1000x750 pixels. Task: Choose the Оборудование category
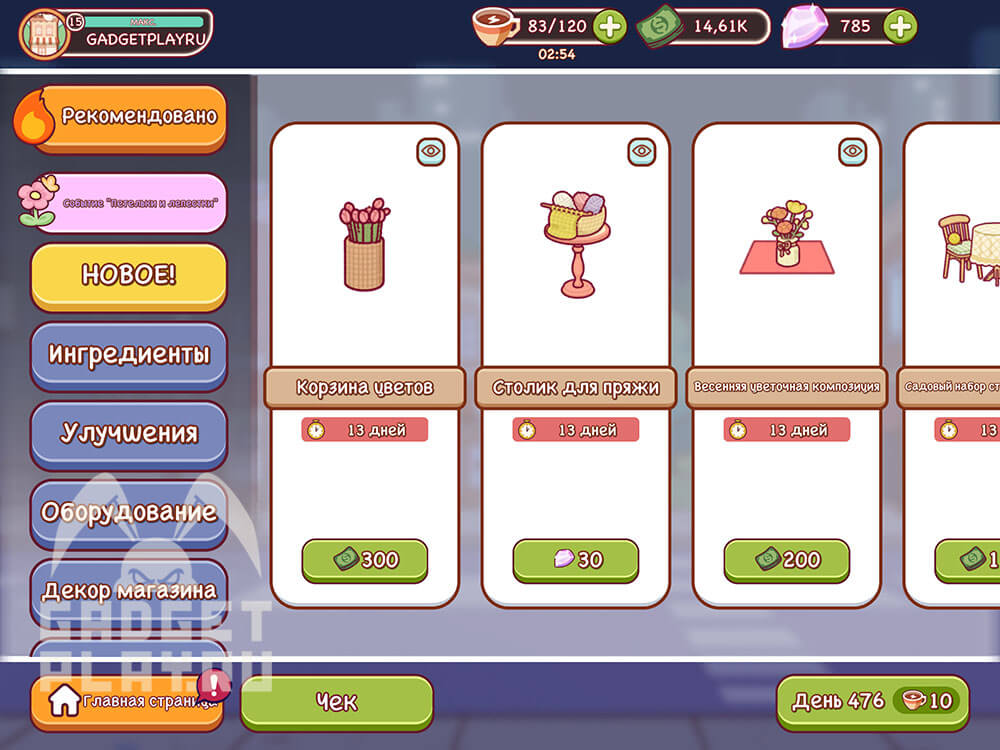[128, 512]
